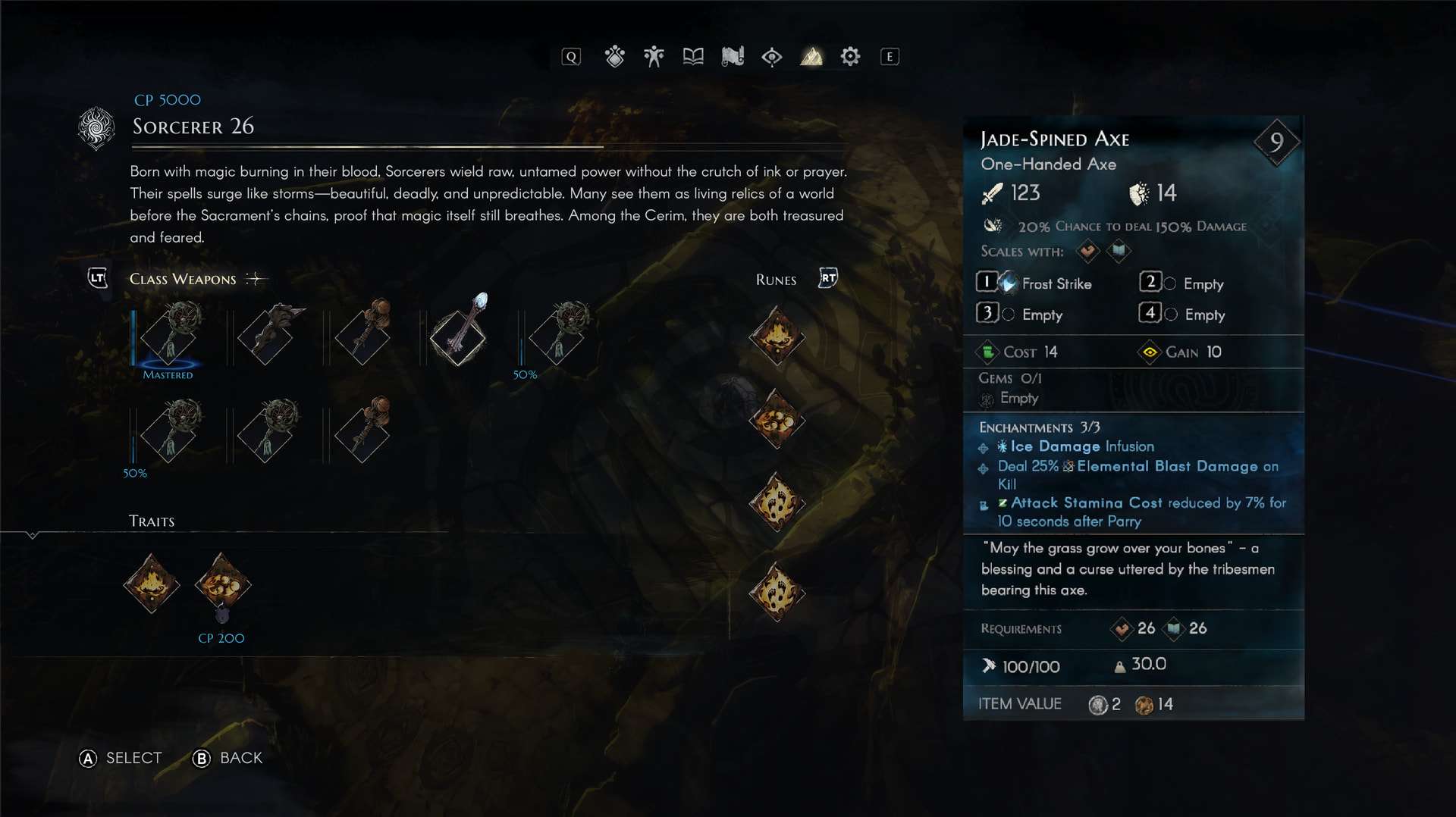Select the diamond with dots tab
The height and width of the screenshot is (817, 1456).
614,56
